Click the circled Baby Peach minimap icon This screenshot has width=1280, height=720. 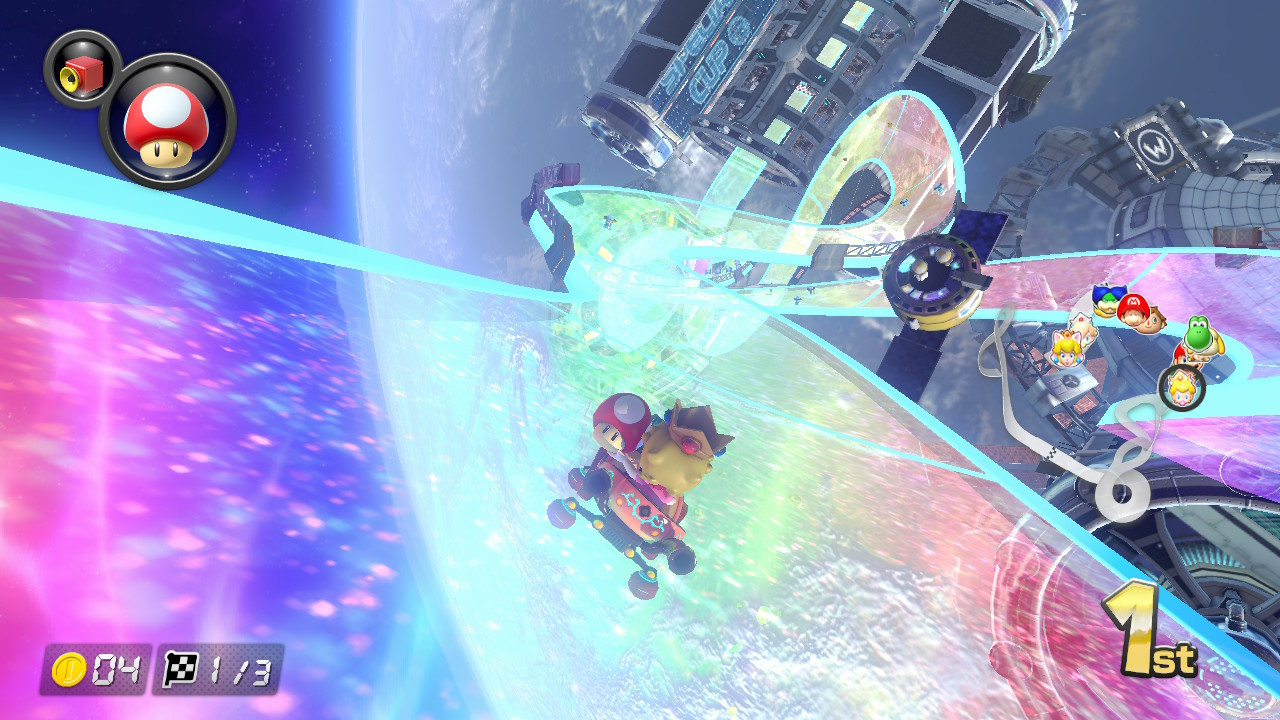point(1180,386)
